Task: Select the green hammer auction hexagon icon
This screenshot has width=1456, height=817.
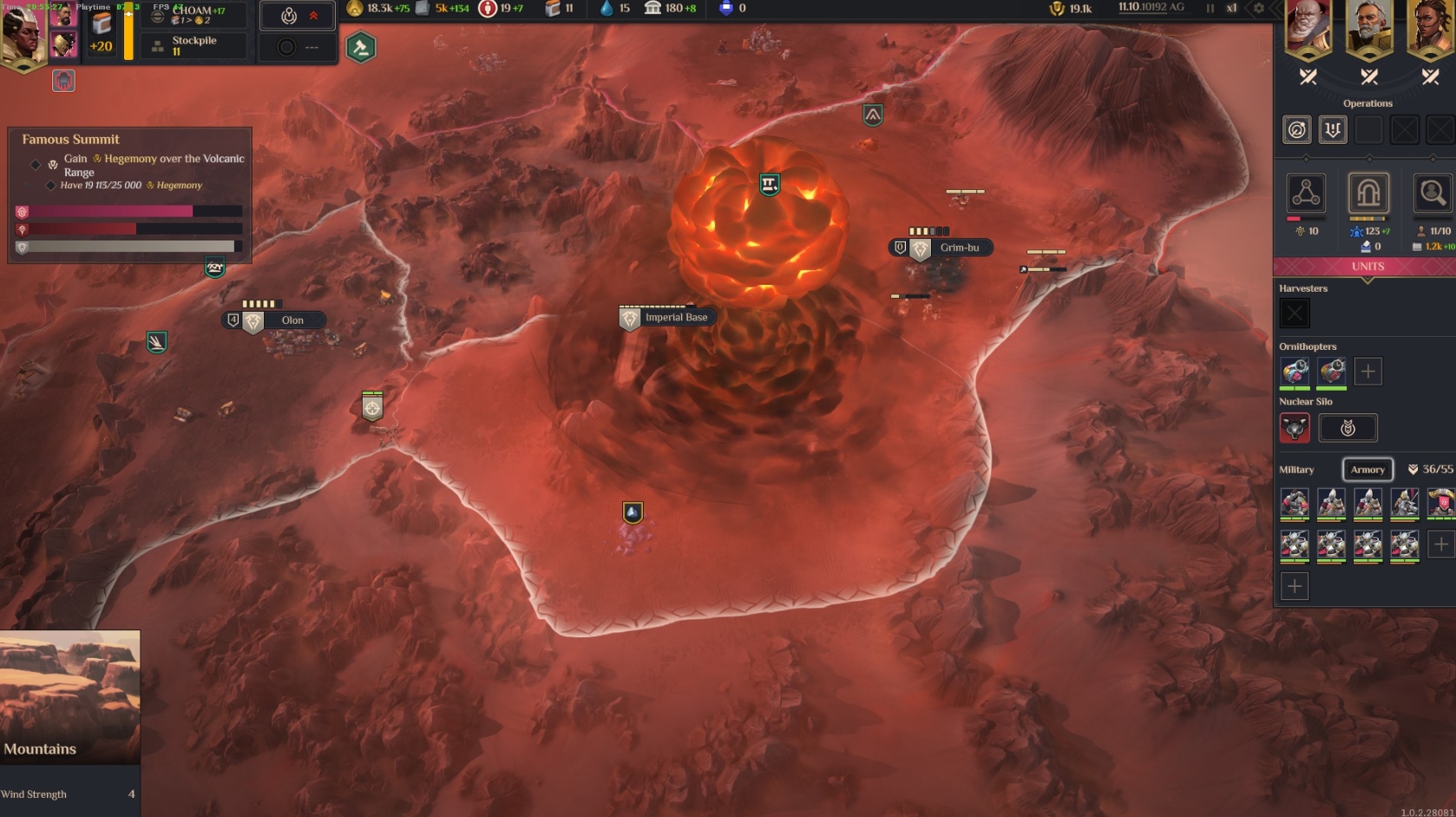Action: pyautogui.click(x=360, y=49)
